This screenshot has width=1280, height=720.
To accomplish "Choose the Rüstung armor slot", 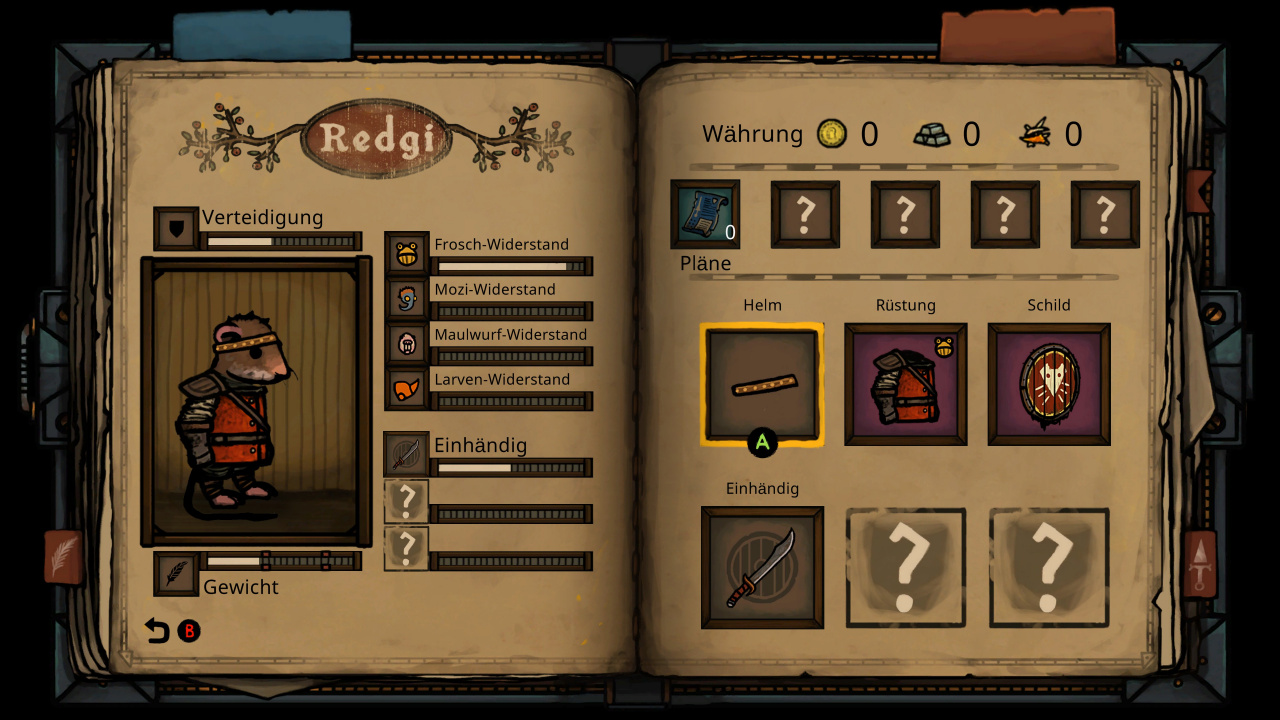I will pos(905,384).
